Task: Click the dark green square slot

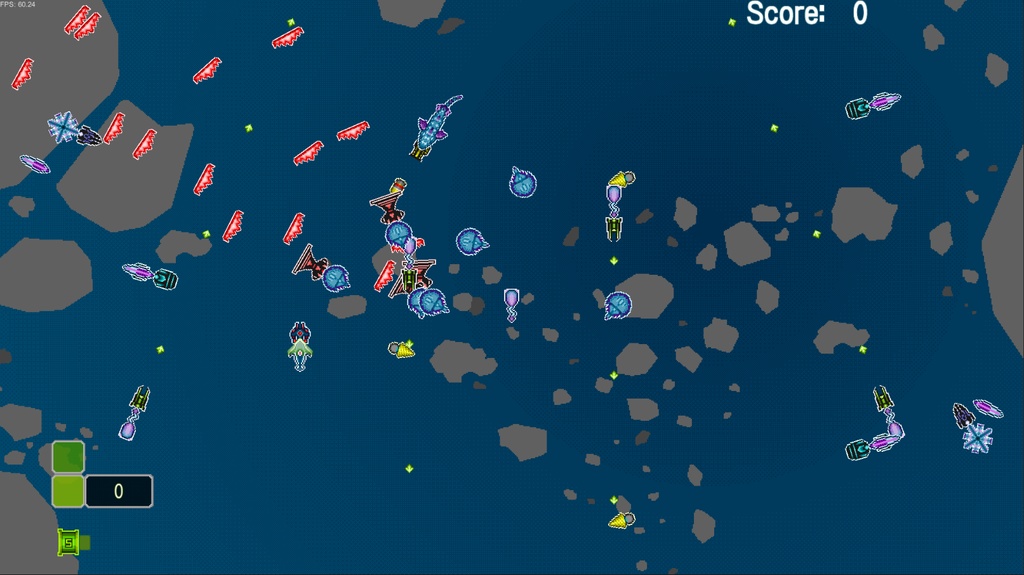Action: [x=68, y=457]
